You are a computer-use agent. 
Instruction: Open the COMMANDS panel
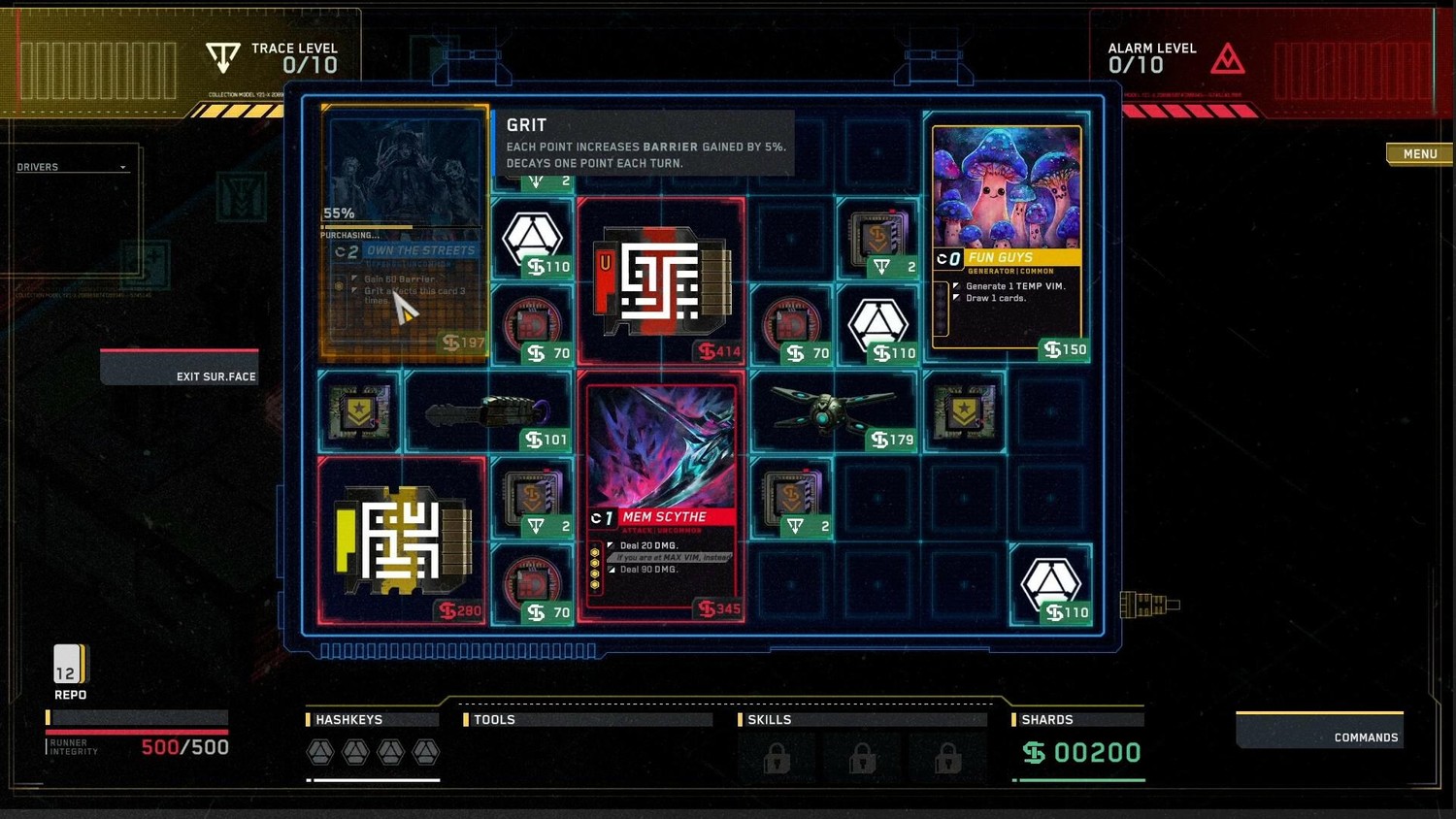click(1320, 731)
